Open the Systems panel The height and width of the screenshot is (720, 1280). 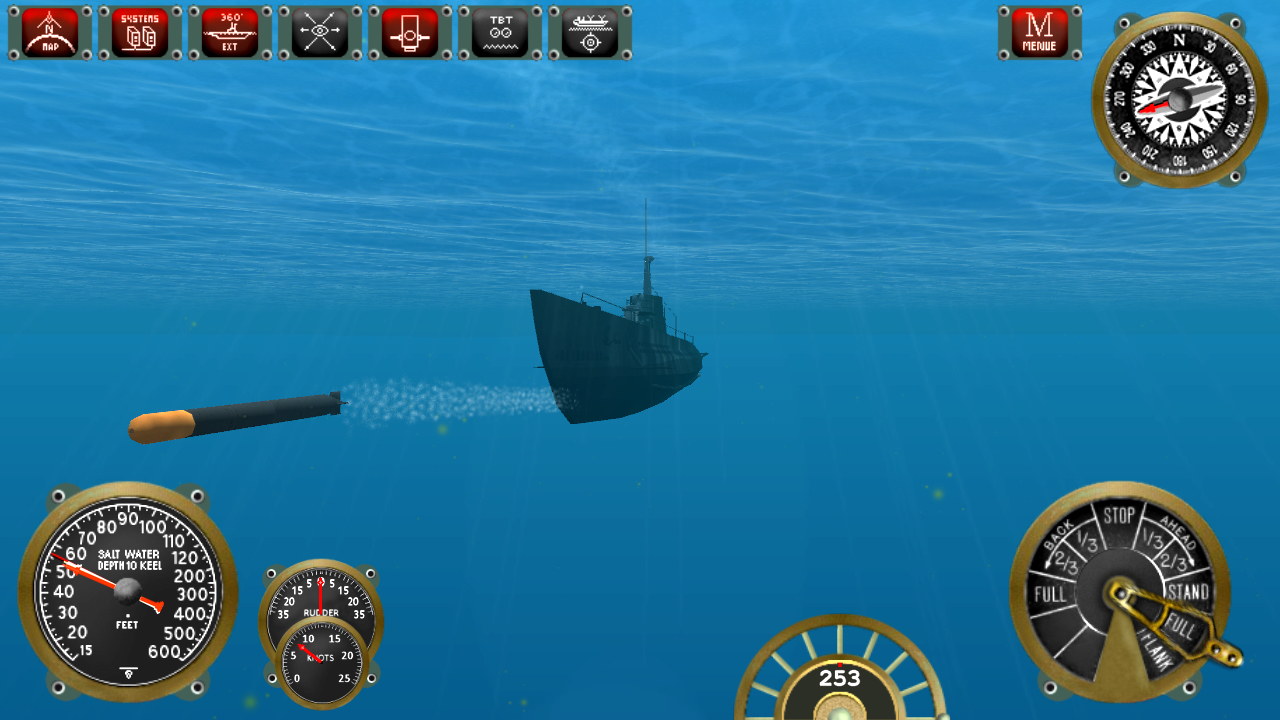tap(138, 31)
